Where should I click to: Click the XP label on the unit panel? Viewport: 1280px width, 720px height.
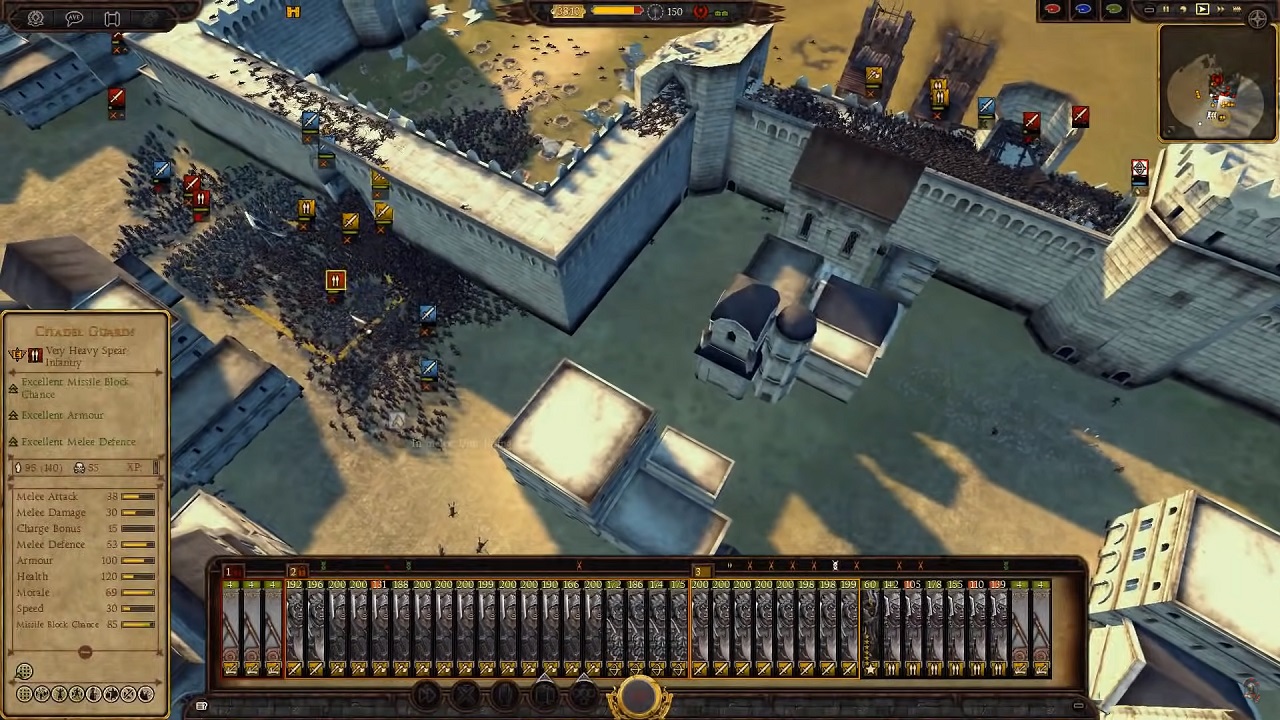133,467
